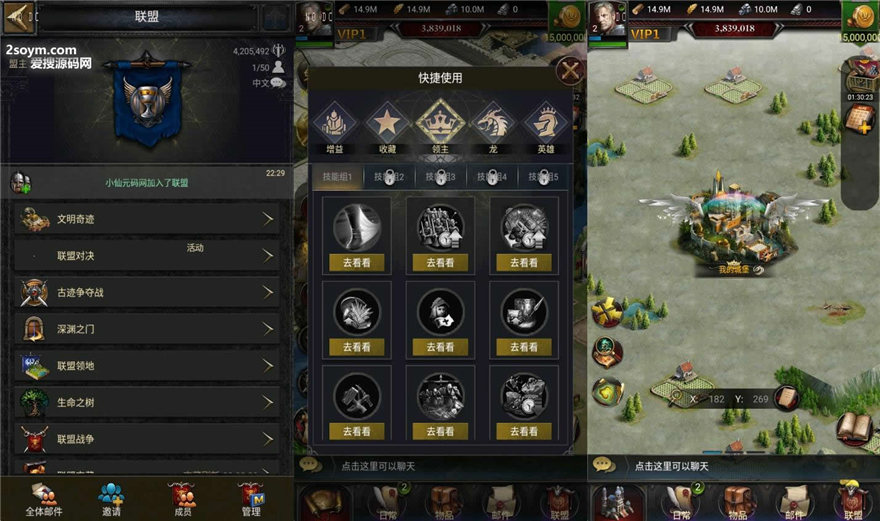Open the 联盟战争 row
The image size is (880, 521).
click(146, 439)
